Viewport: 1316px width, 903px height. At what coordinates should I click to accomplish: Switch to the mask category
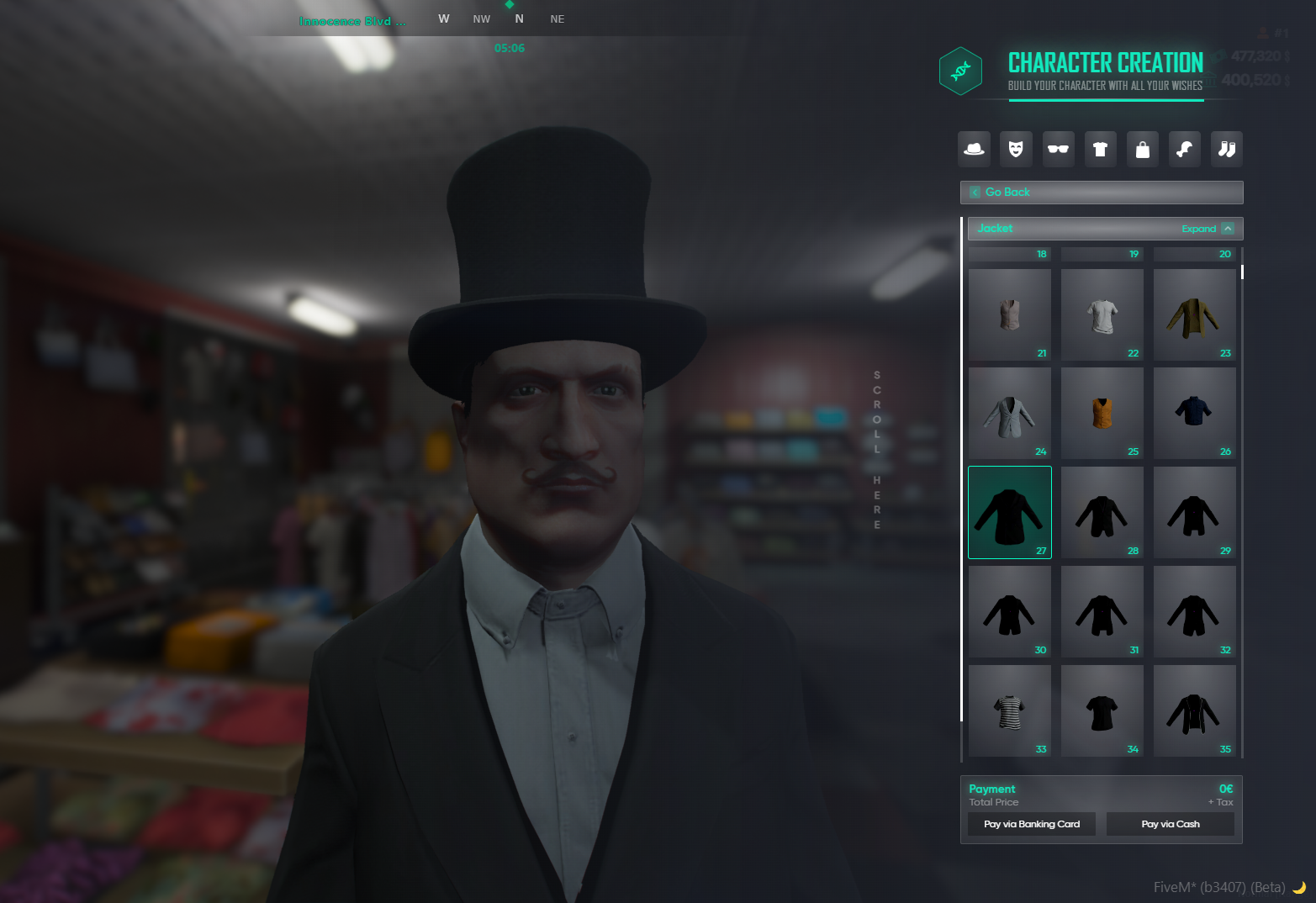click(x=1016, y=150)
